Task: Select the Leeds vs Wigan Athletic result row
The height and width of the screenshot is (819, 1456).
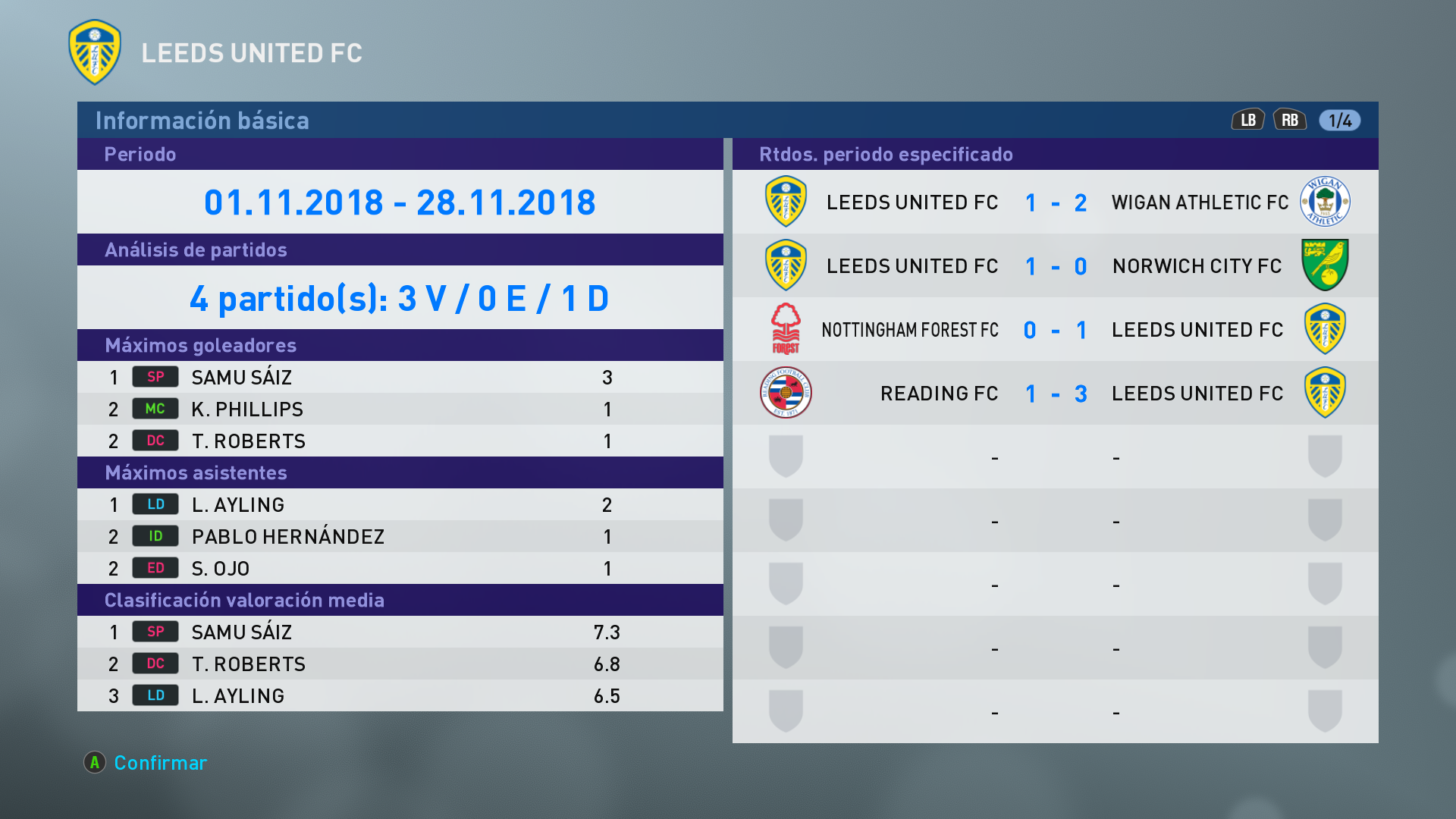Action: pyautogui.click(x=1055, y=202)
